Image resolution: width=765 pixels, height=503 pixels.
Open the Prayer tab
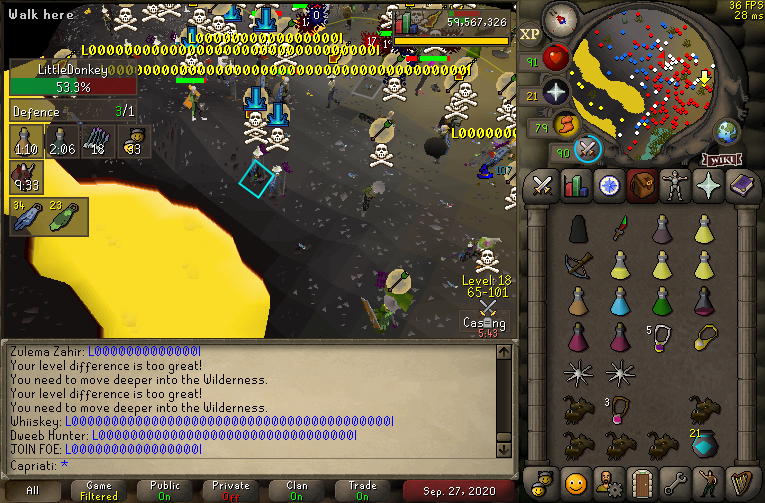click(x=707, y=186)
